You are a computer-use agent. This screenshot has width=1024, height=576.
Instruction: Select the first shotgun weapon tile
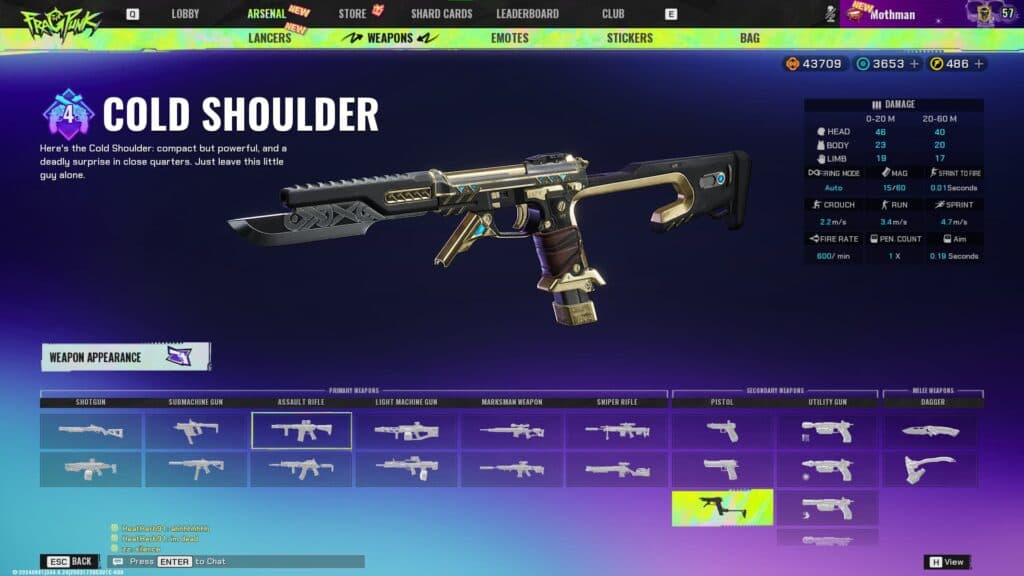point(91,430)
